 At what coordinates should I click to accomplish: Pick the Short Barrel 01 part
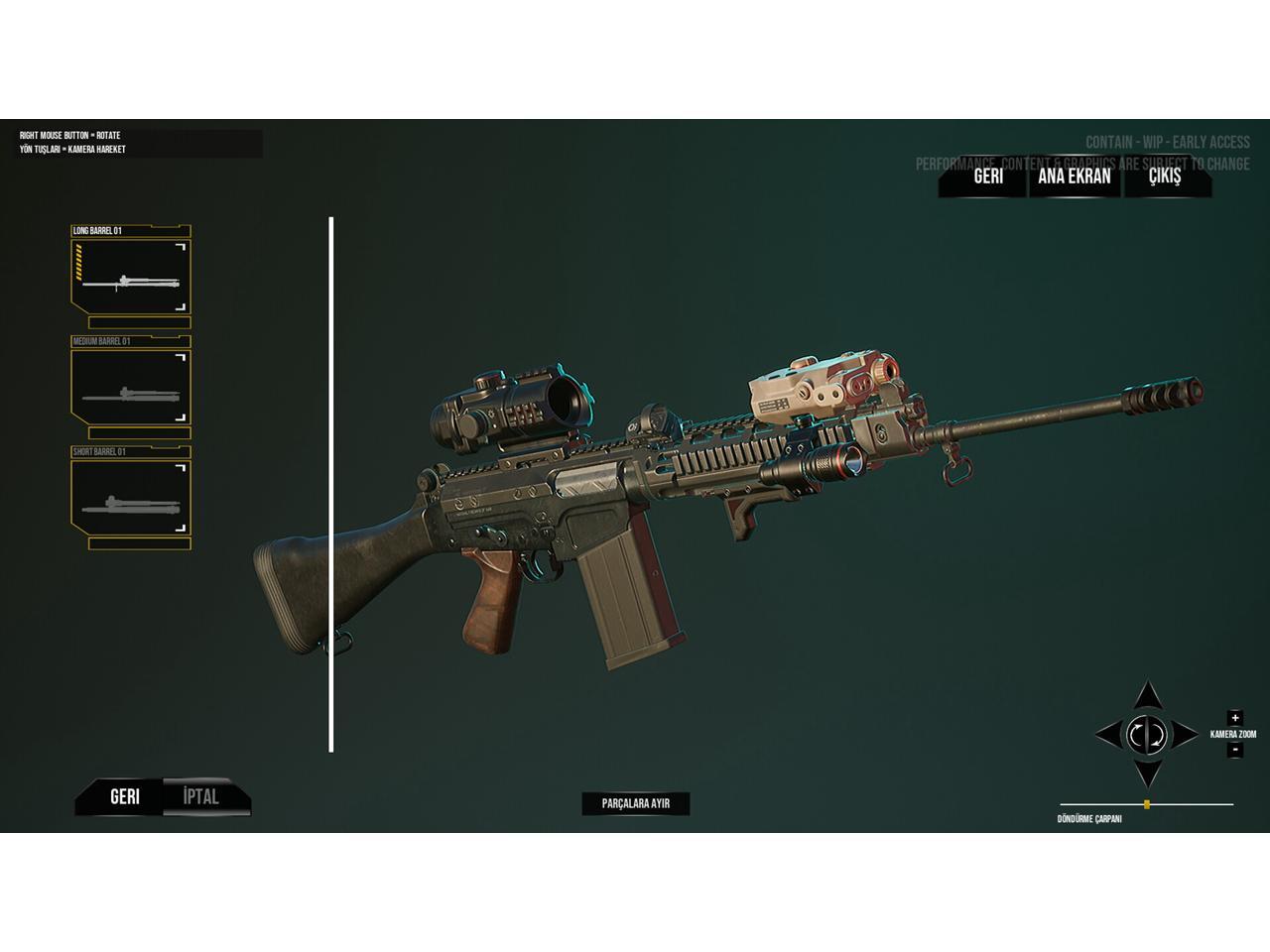point(130,498)
